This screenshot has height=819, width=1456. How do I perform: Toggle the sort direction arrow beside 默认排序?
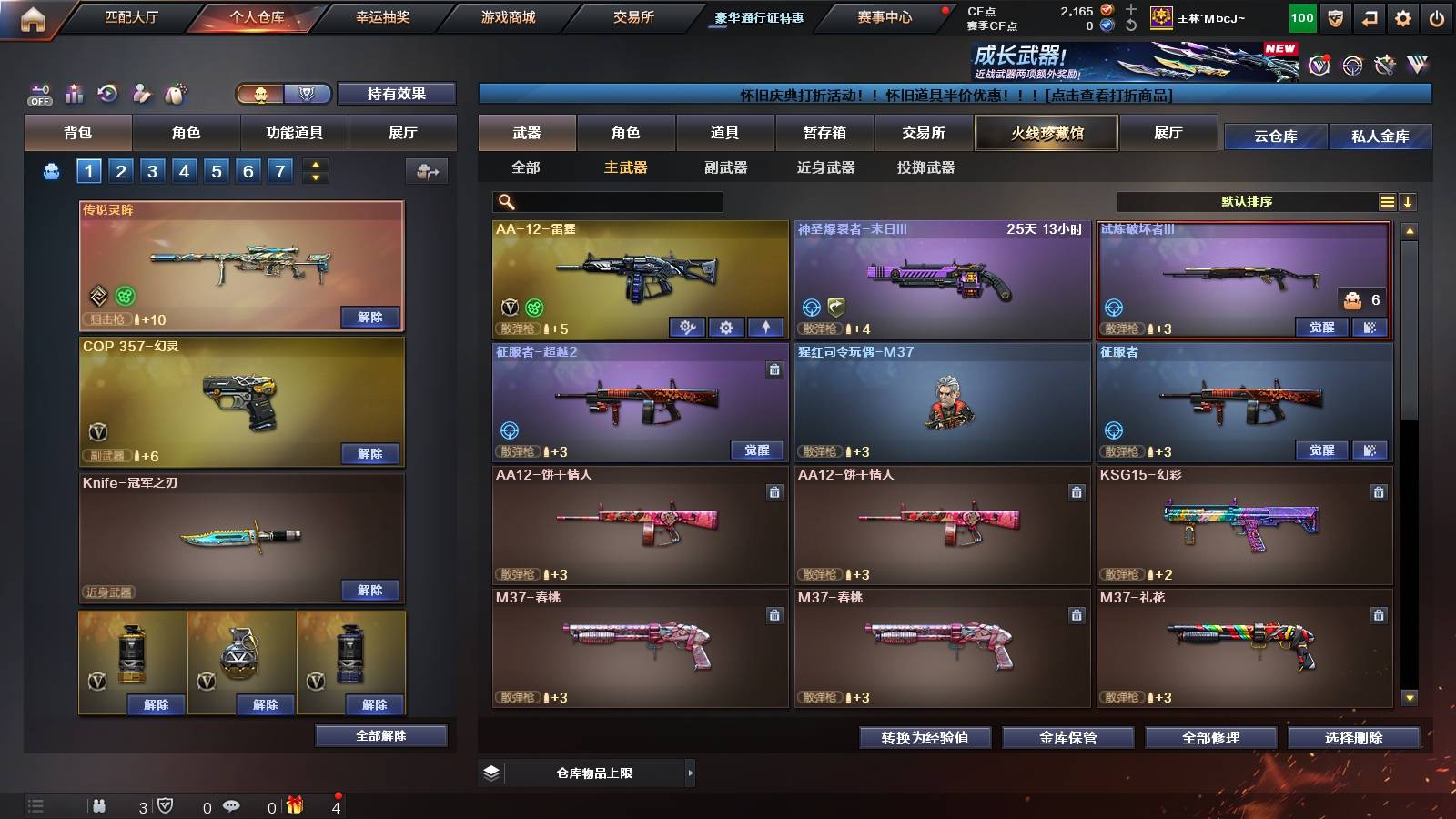click(1409, 201)
